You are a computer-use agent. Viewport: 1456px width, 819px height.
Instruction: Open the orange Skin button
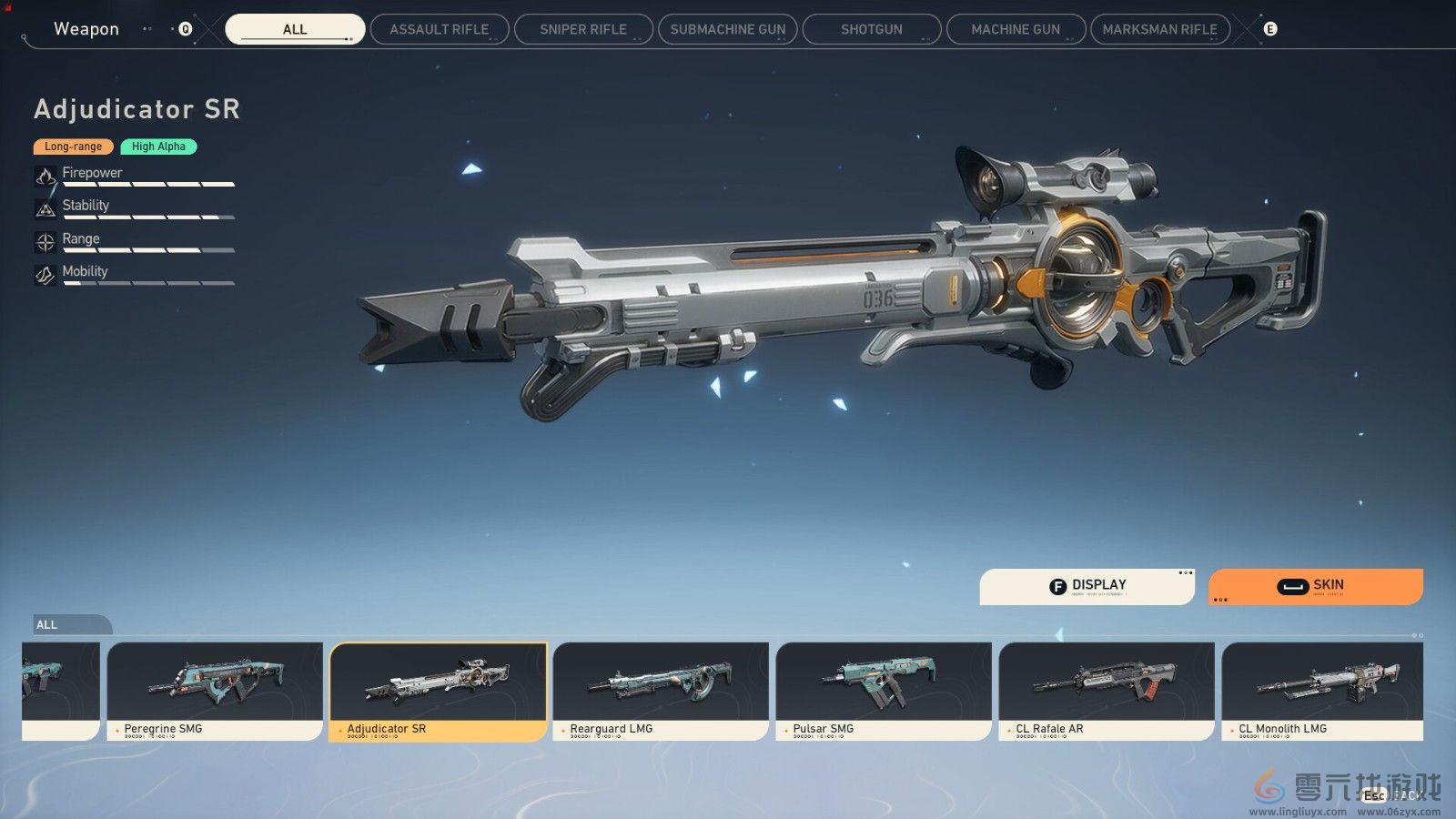coord(1315,586)
